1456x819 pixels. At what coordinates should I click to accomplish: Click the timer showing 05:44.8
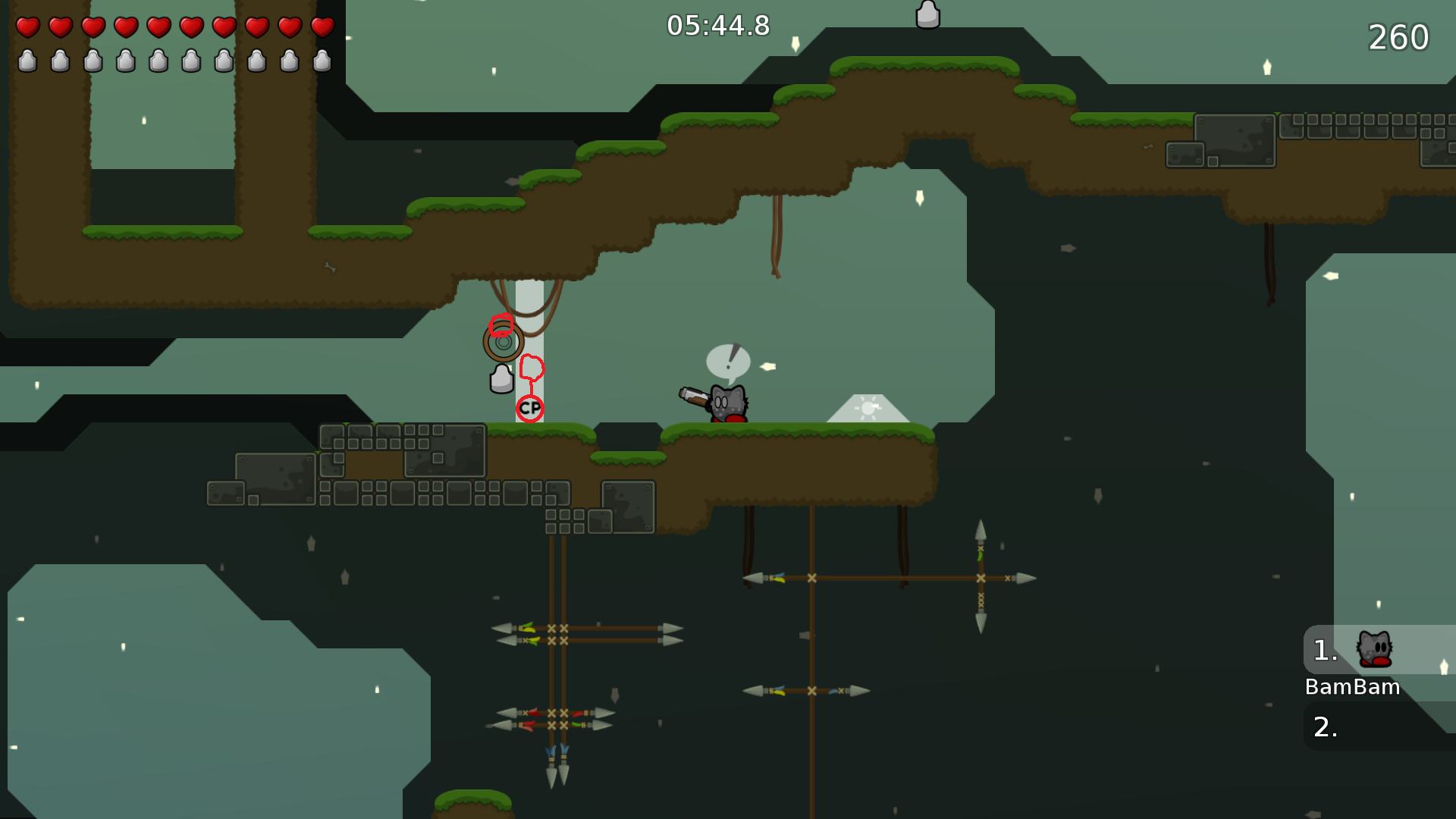click(x=717, y=25)
